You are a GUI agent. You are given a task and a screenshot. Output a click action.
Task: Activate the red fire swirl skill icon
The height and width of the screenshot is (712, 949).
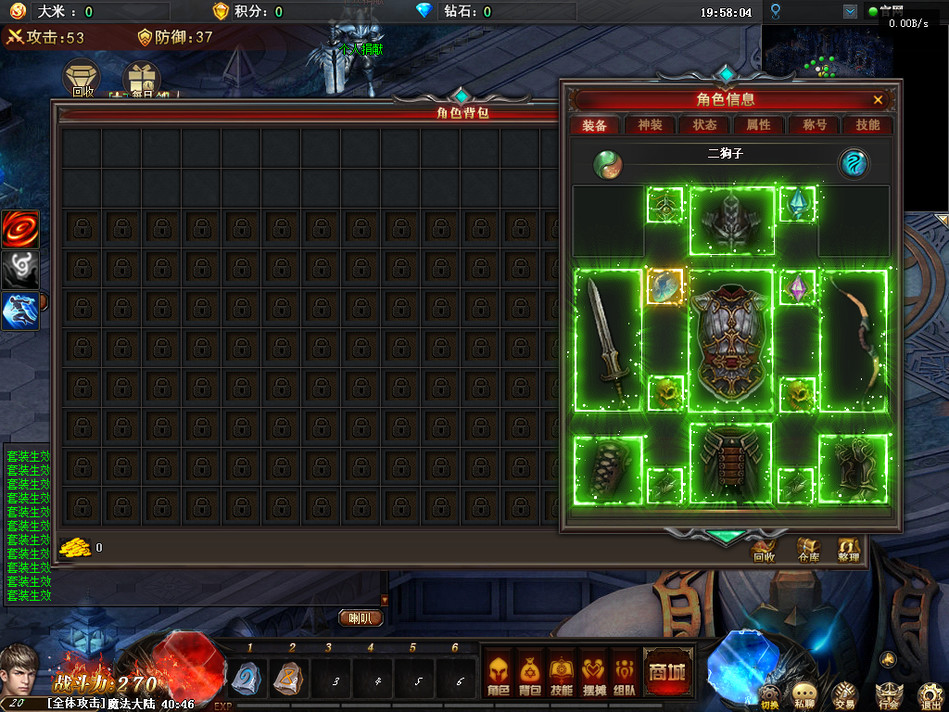(x=20, y=229)
